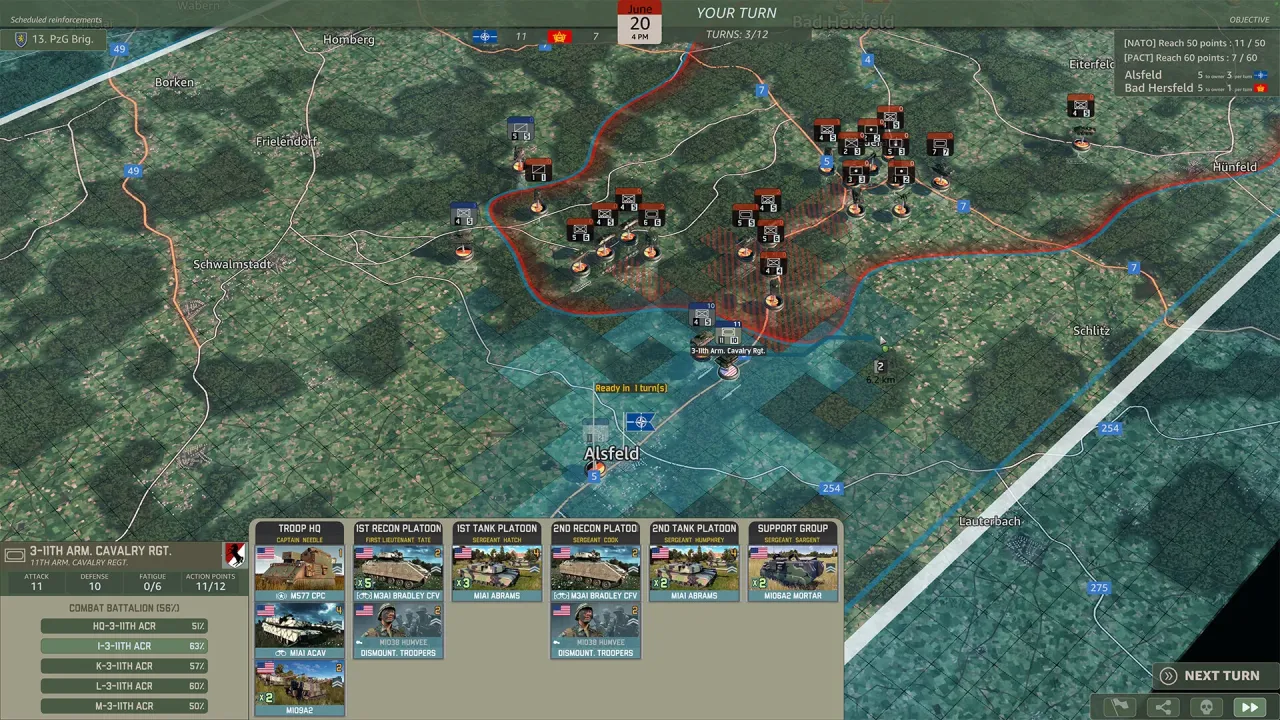Select the 13. PzG Brig. reinforcement shield icon
Screen dimensions: 1280x720
tap(20, 39)
